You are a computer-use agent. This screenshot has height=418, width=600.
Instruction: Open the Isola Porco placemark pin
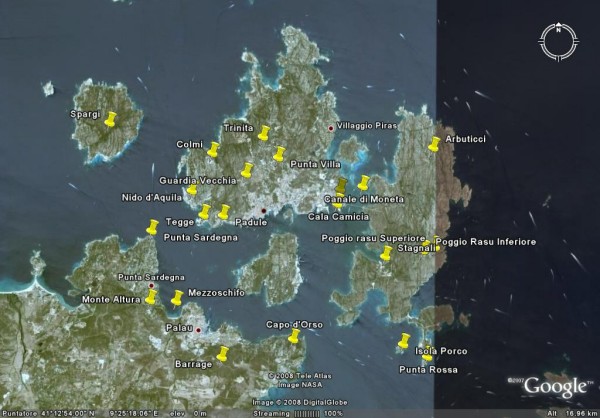point(405,340)
